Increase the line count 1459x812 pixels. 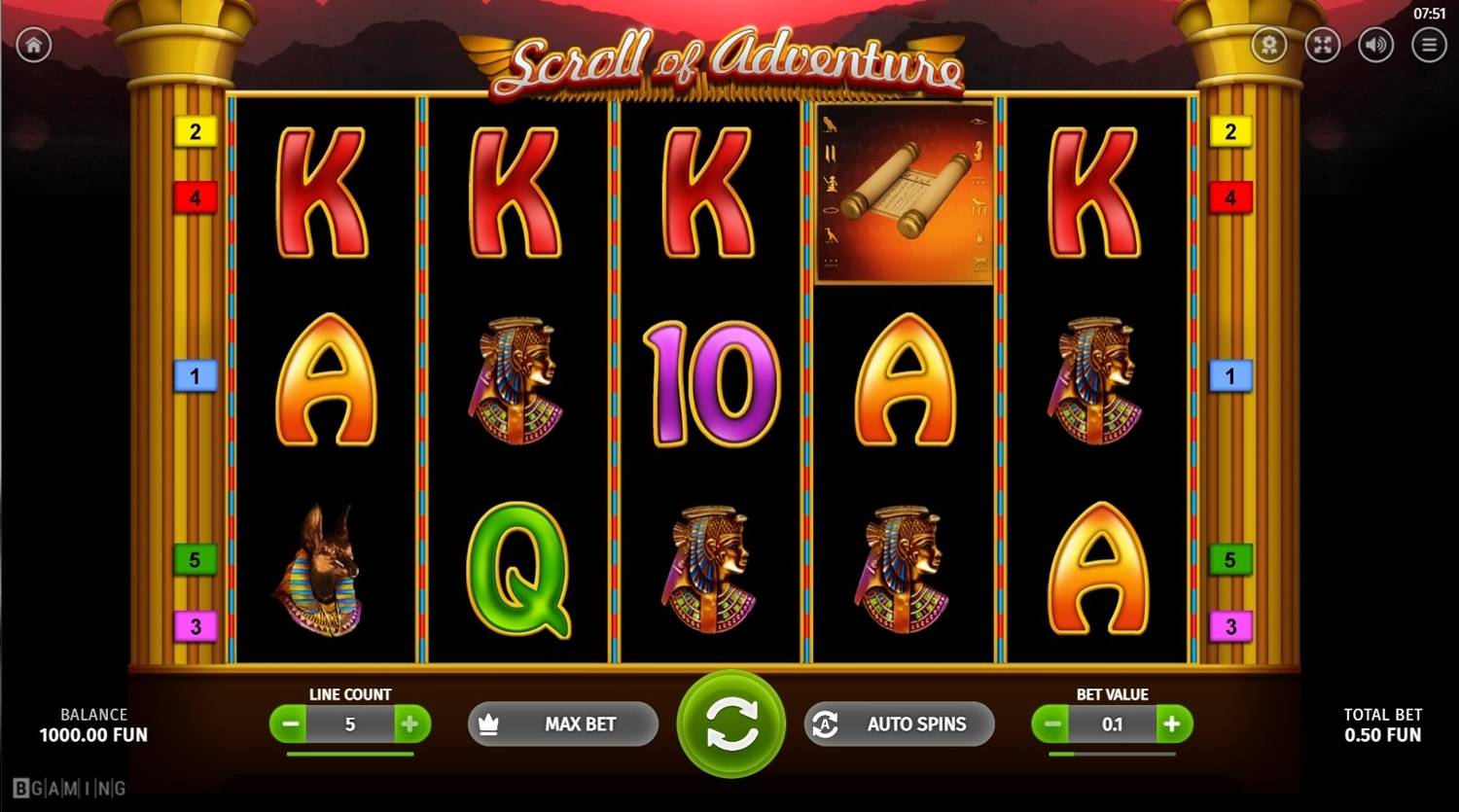410,724
